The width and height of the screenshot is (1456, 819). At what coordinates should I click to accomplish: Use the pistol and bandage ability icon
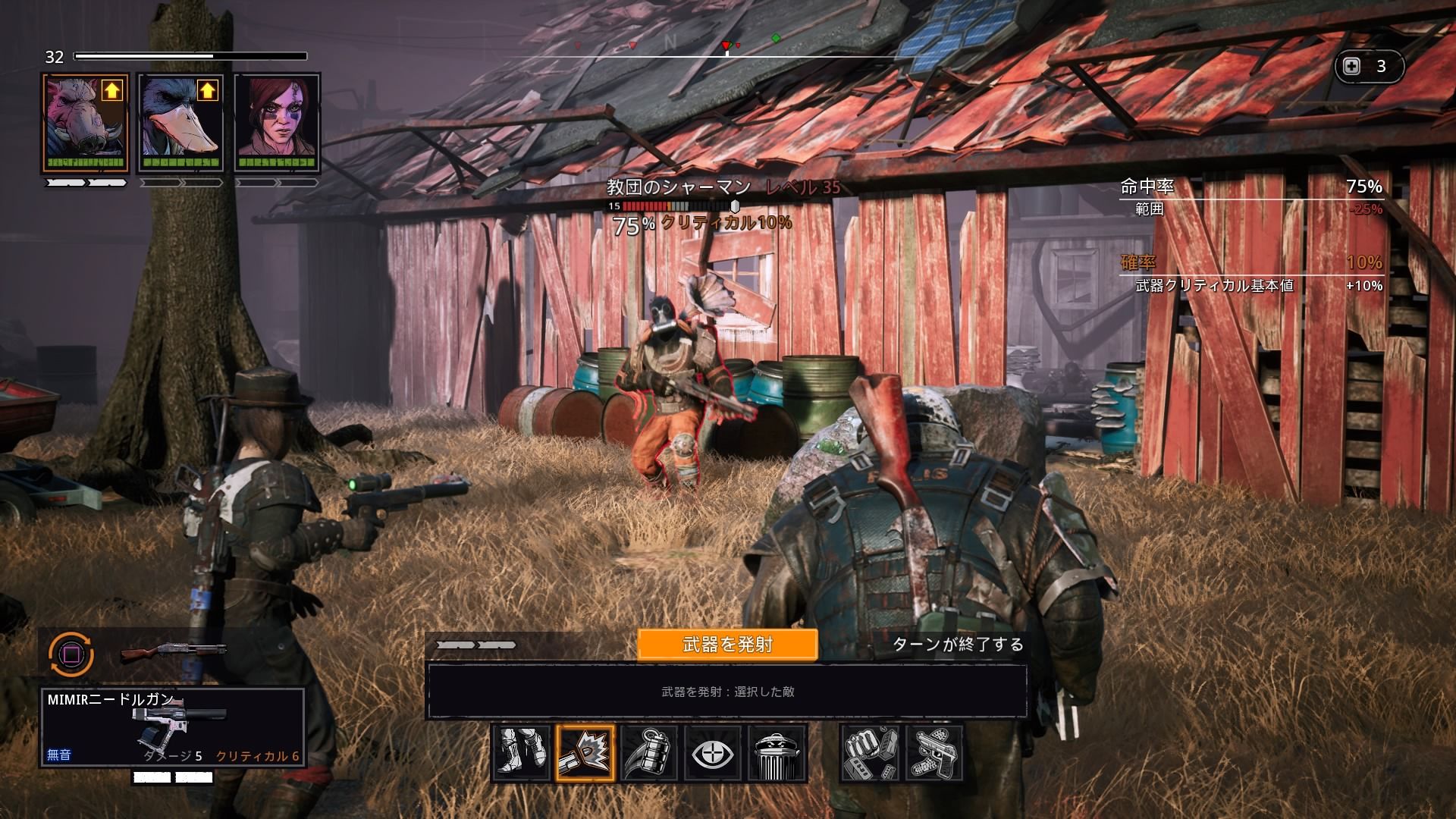click(934, 753)
